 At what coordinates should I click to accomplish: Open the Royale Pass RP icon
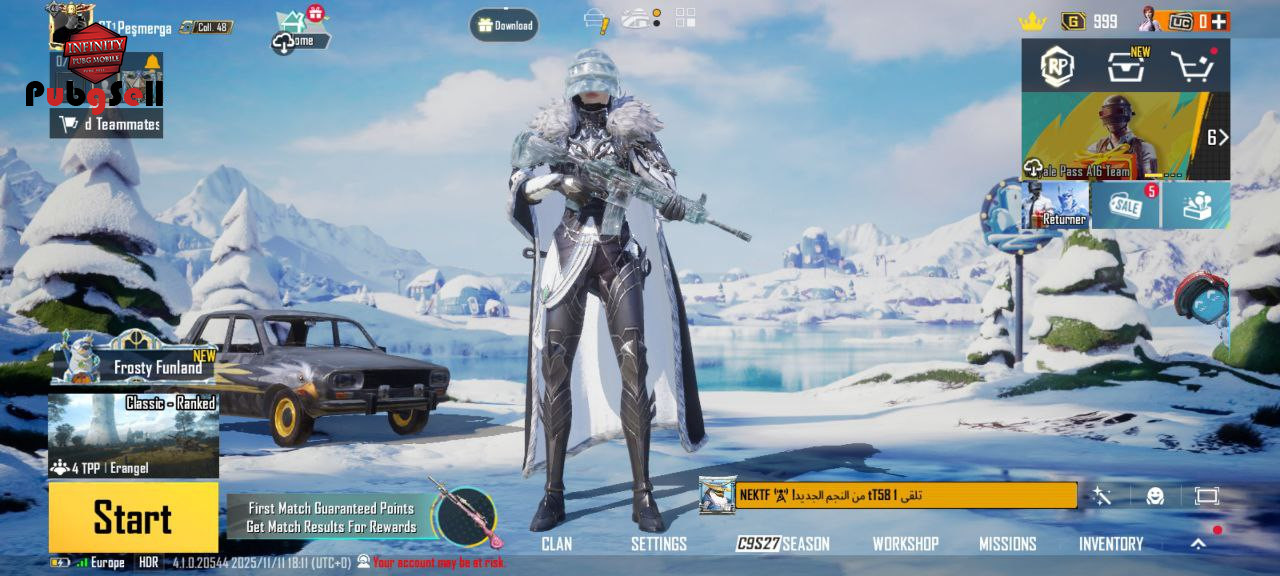tap(1057, 67)
